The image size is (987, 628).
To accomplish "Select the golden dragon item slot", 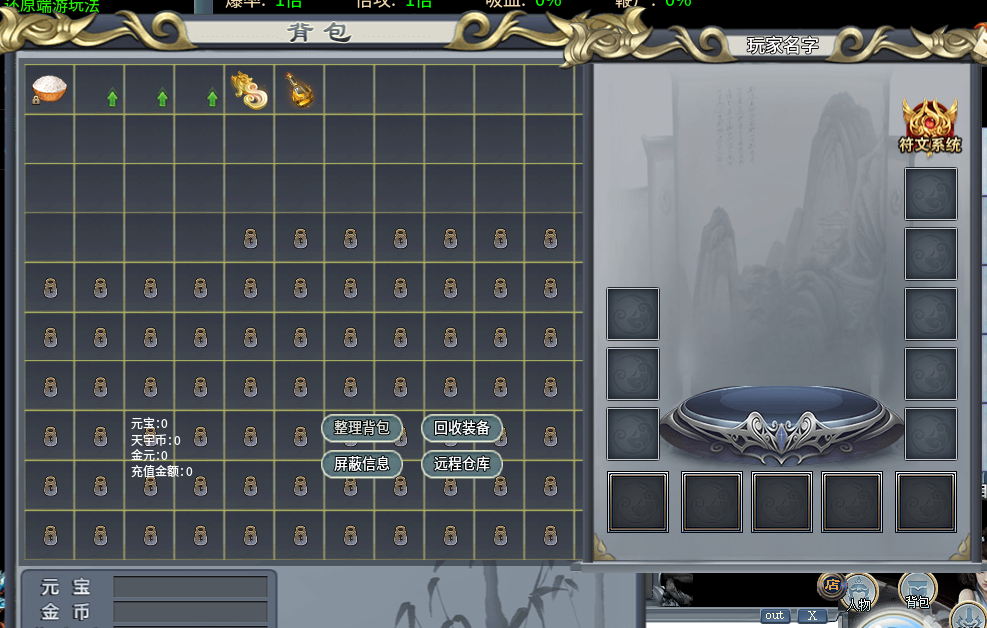I will coord(249,89).
